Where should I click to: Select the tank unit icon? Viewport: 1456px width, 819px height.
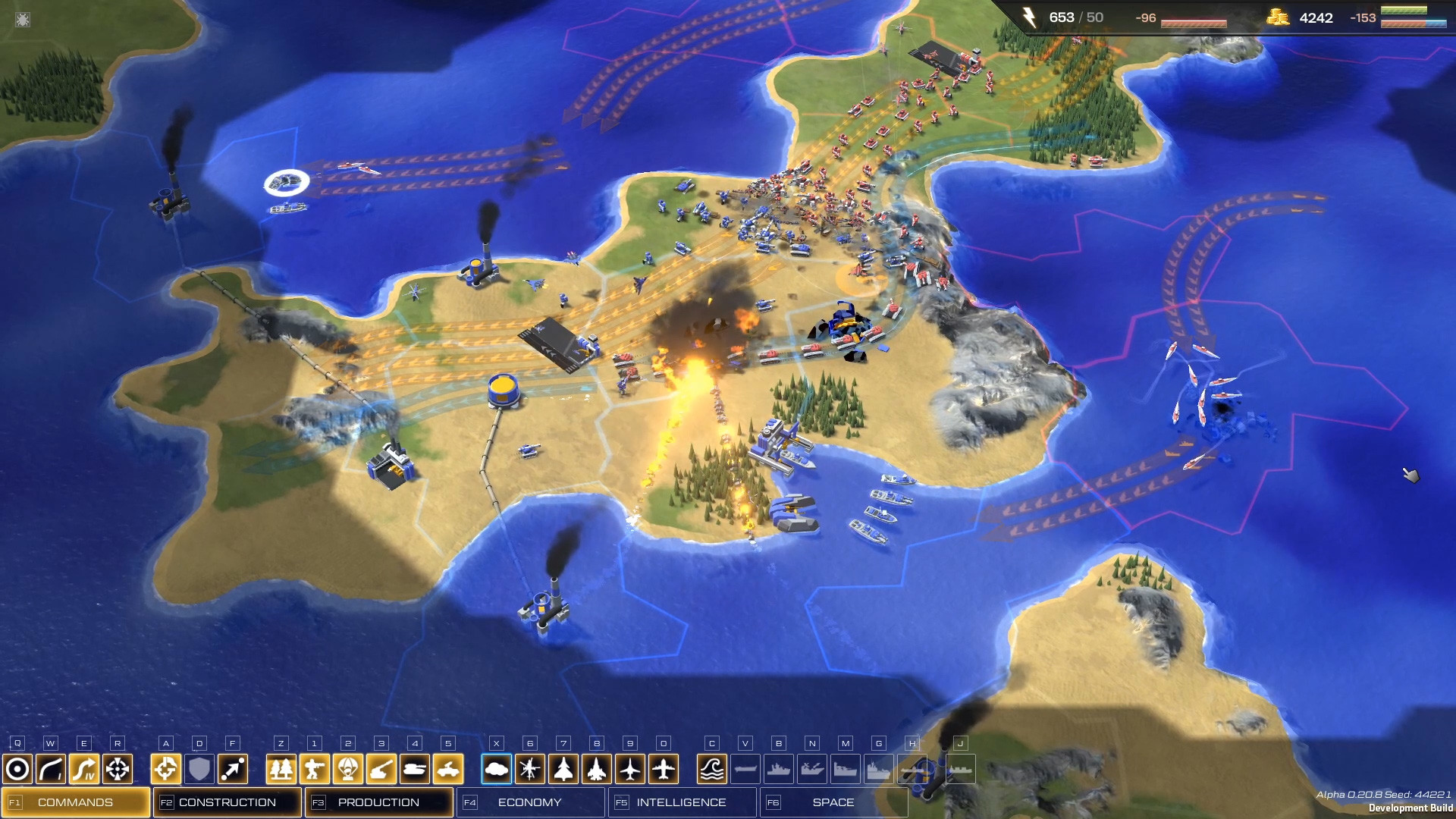416,769
